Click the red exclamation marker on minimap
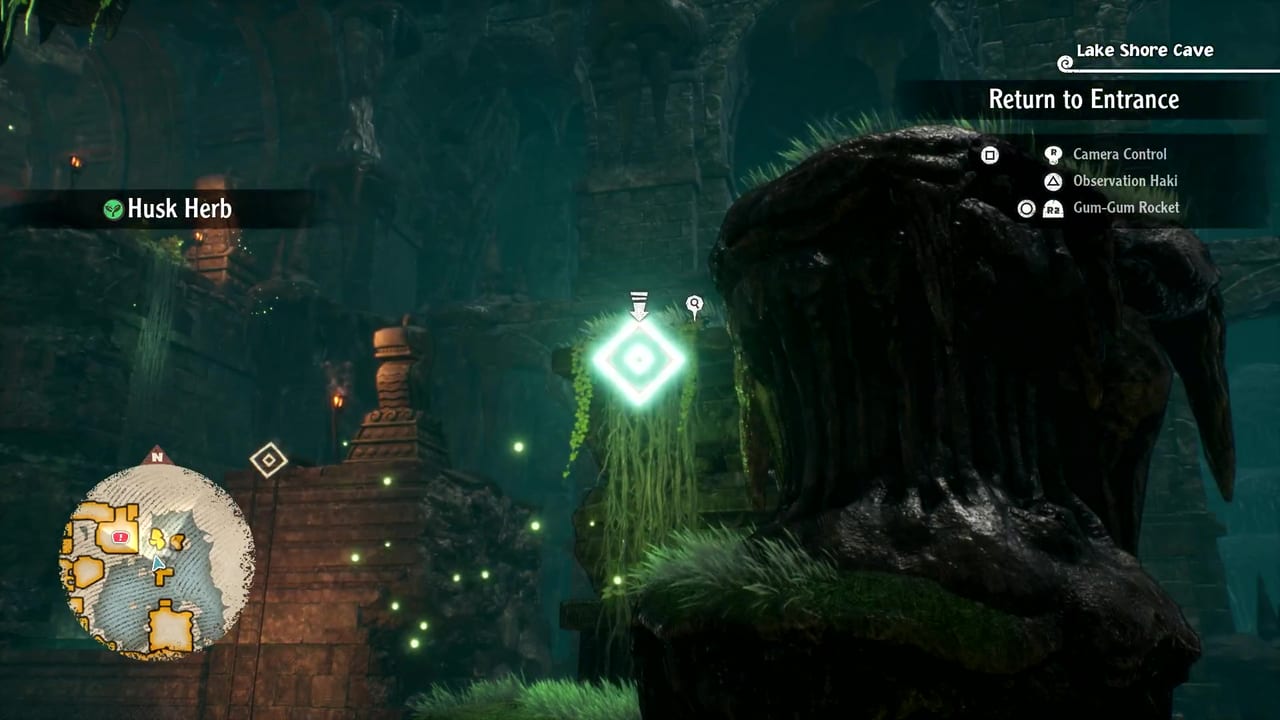The width and height of the screenshot is (1280, 720). pos(121,538)
